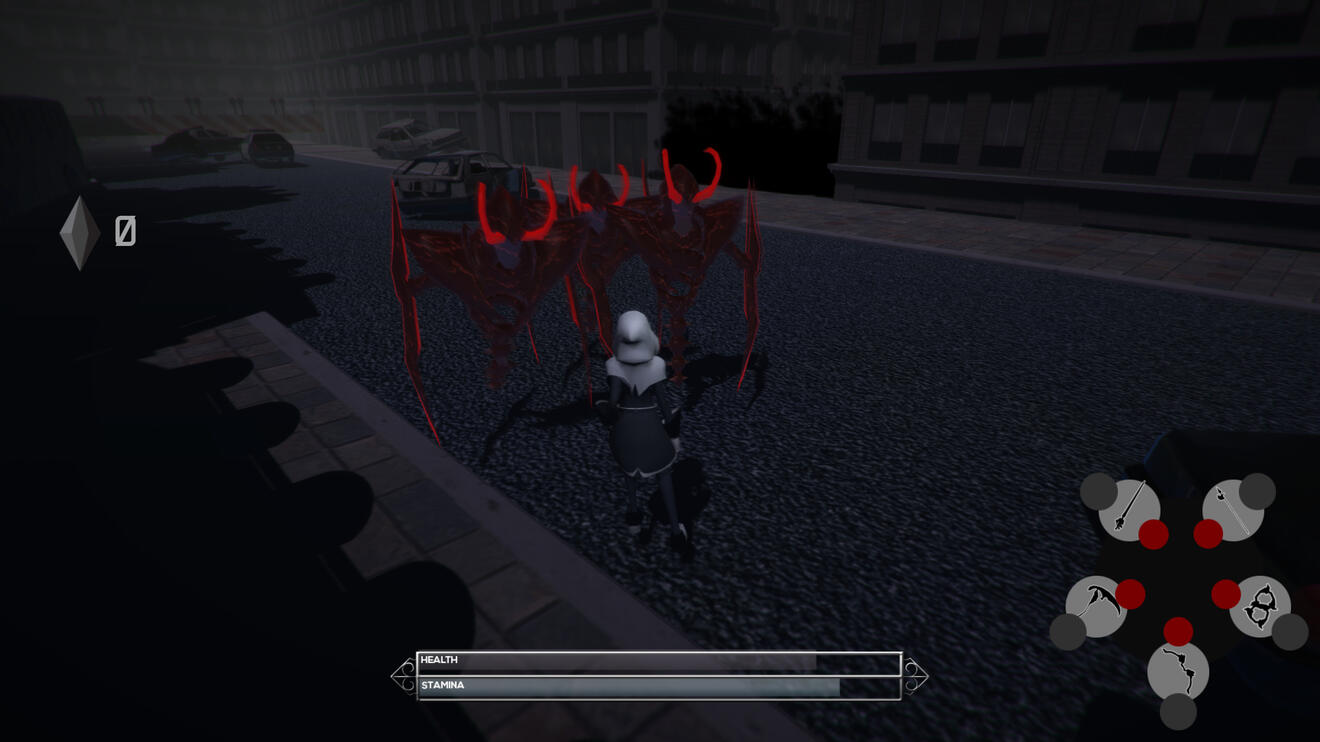Expand the gray slot beside the scythe weapon

tap(1066, 631)
